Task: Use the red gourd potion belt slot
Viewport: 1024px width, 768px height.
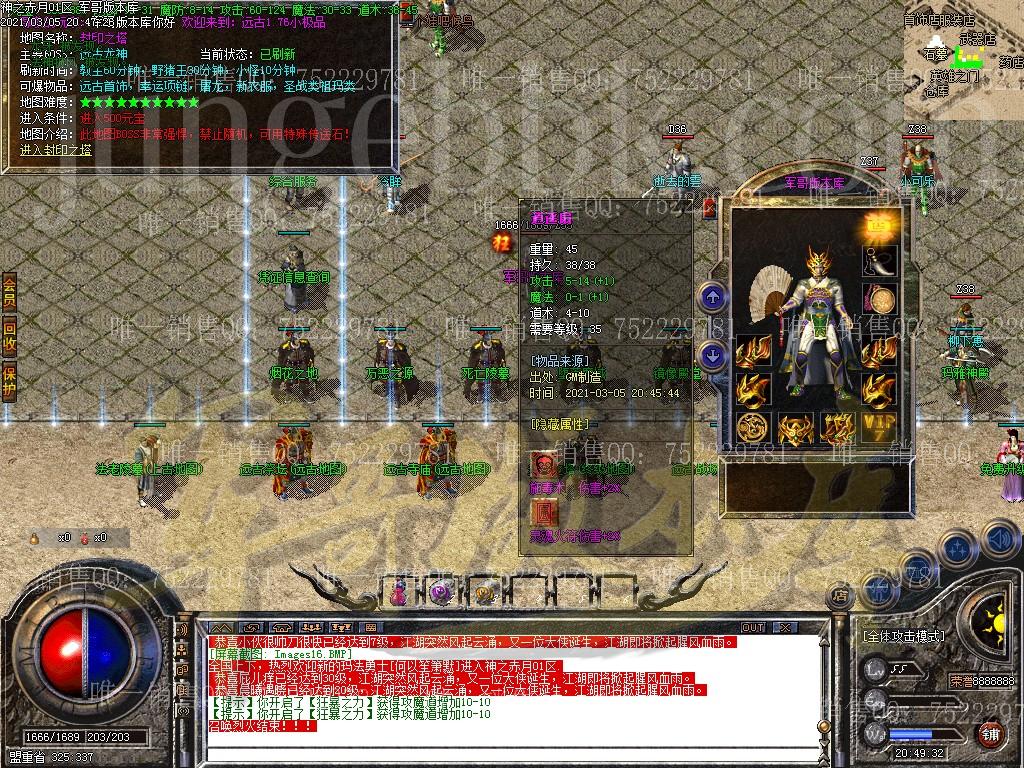Action: pyautogui.click(x=399, y=593)
